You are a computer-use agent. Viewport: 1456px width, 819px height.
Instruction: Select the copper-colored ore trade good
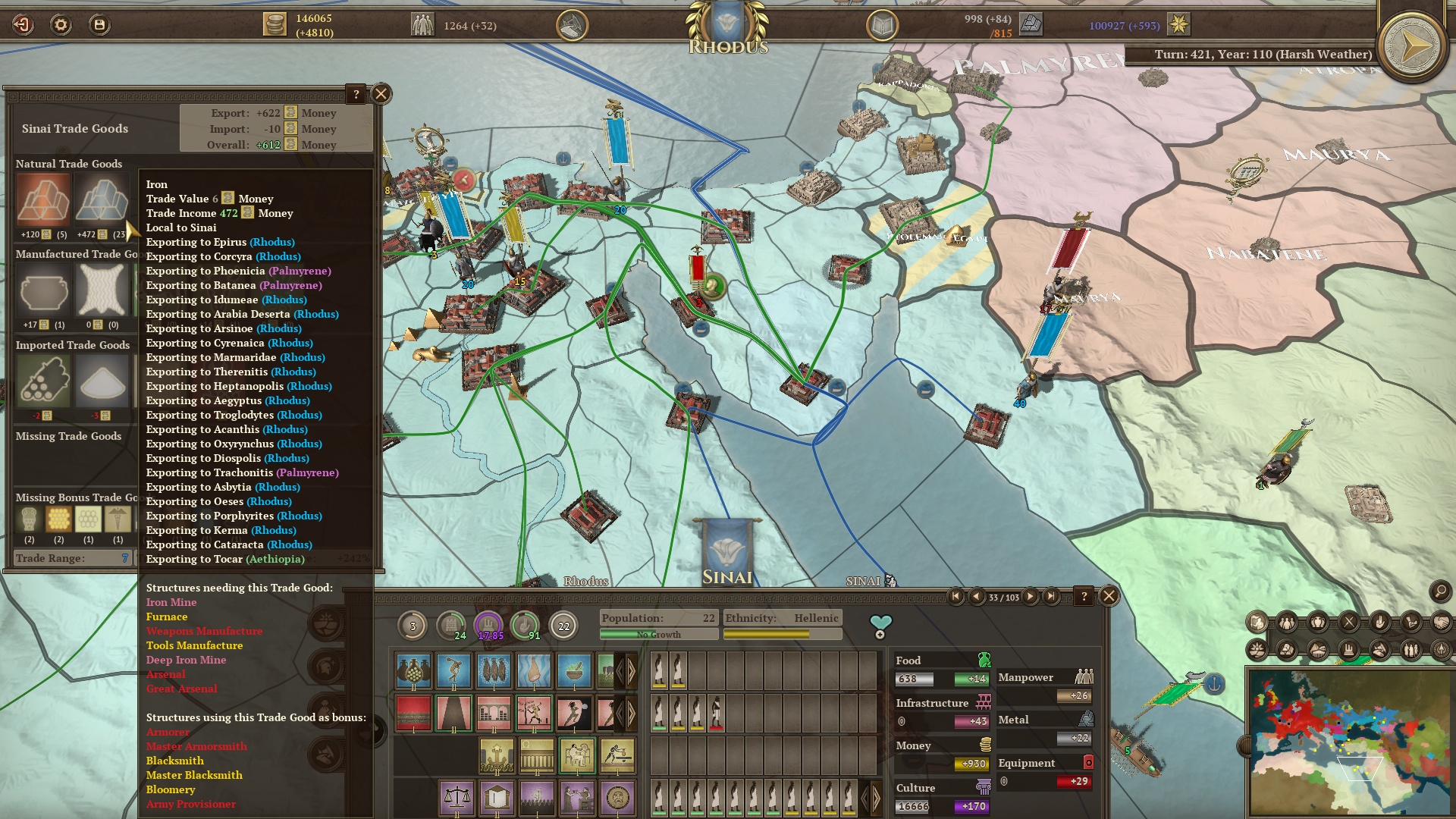click(43, 200)
